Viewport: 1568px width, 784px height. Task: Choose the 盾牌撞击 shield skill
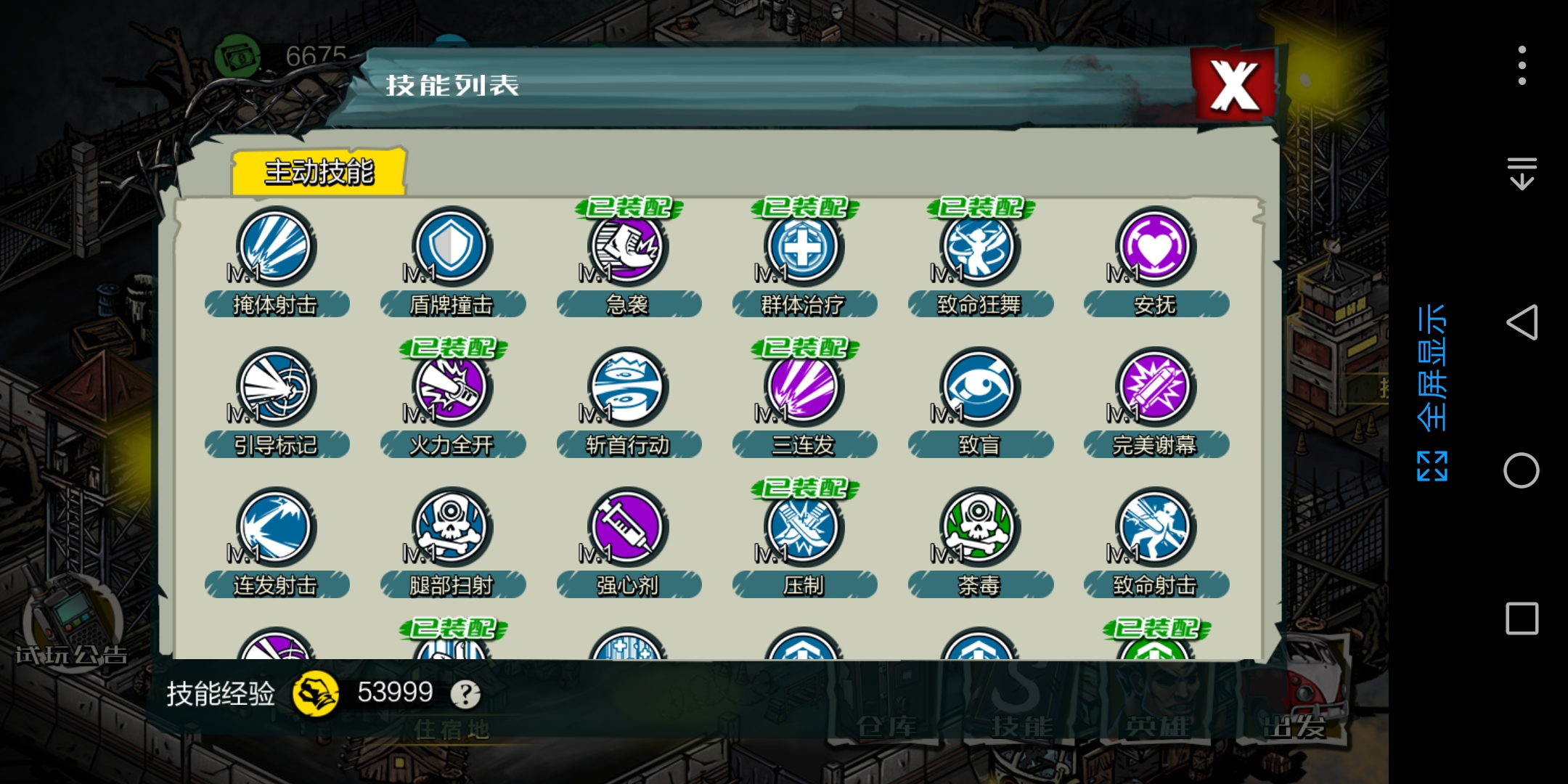[x=452, y=247]
